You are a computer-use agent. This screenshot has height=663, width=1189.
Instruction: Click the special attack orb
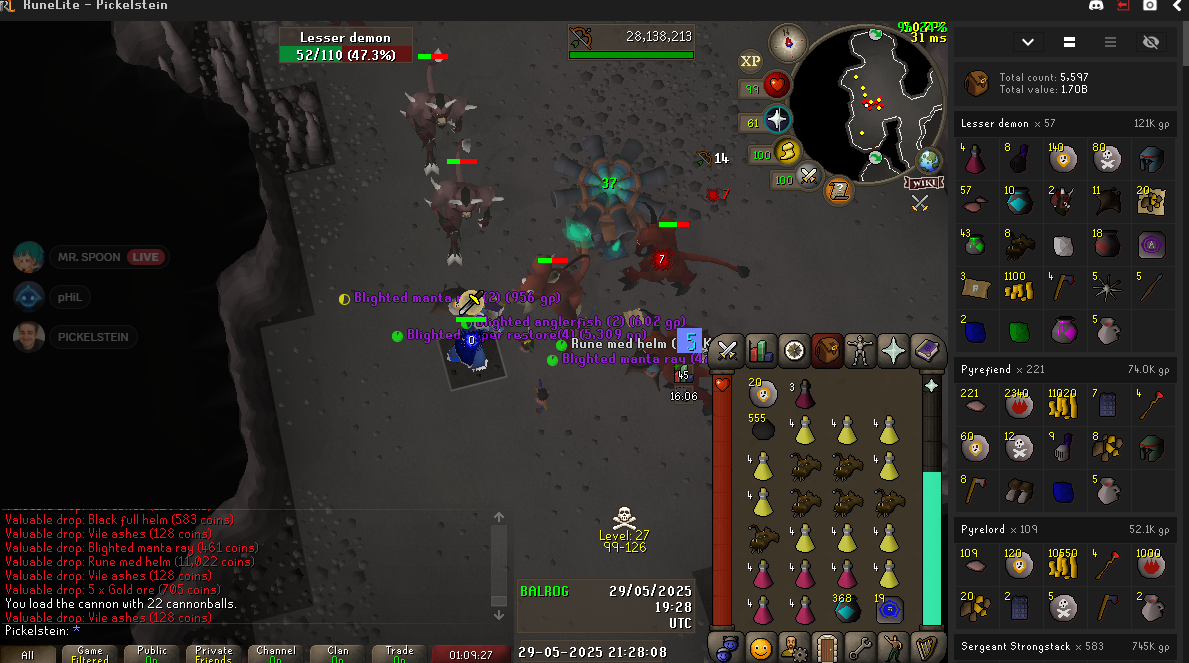pos(809,179)
